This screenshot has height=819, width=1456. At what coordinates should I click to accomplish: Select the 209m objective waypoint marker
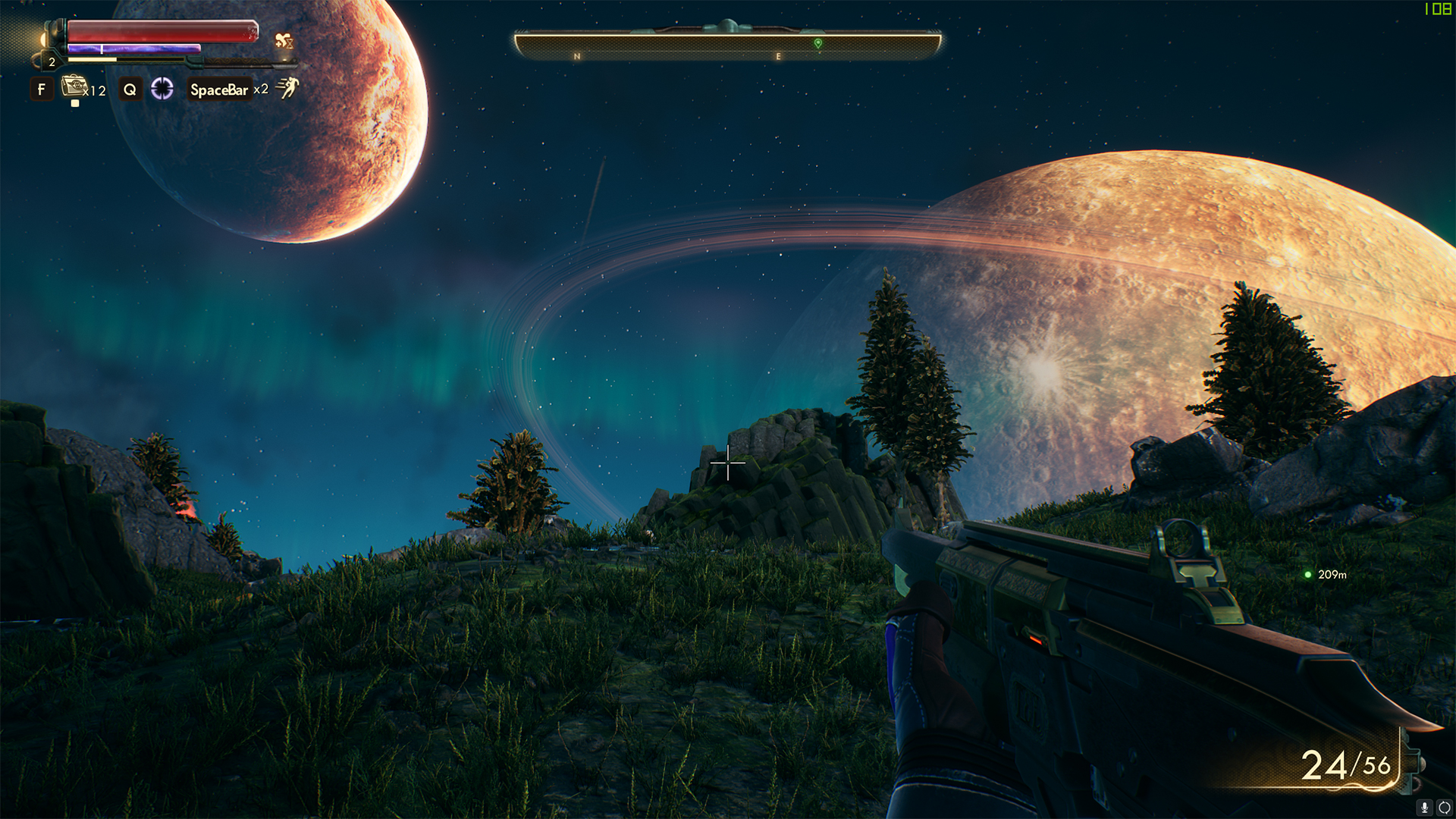coord(1308,575)
